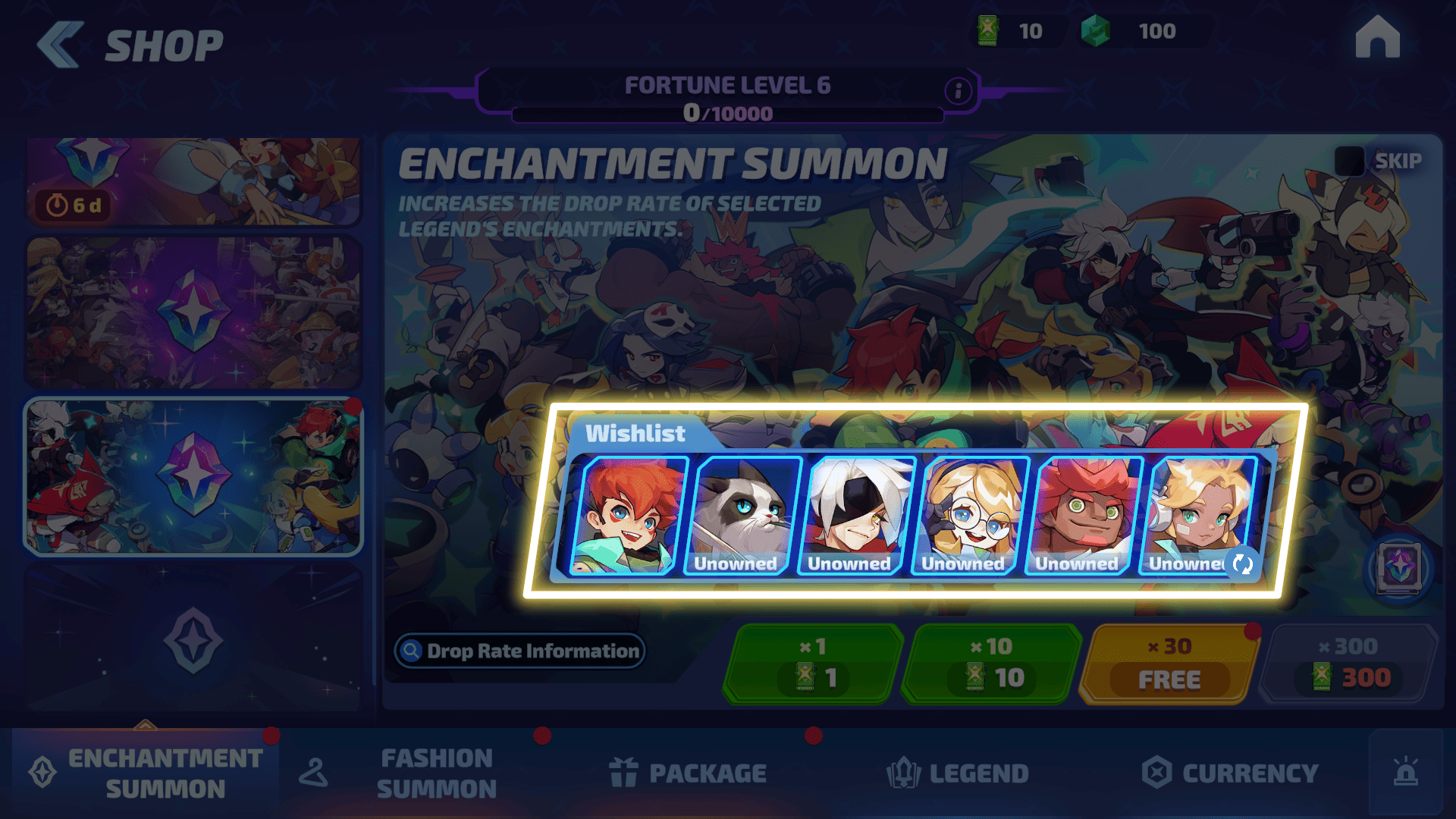The width and height of the screenshot is (1456, 819).
Task: Toggle the Skip checkbox
Action: tap(1349, 161)
